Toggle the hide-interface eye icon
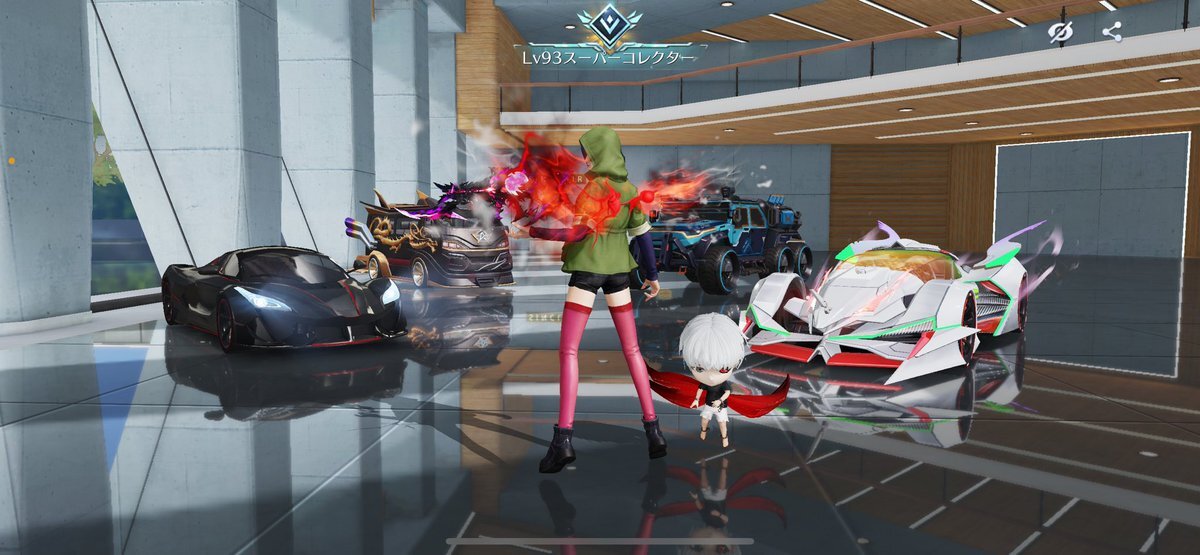1200x555 pixels. [x=1060, y=32]
